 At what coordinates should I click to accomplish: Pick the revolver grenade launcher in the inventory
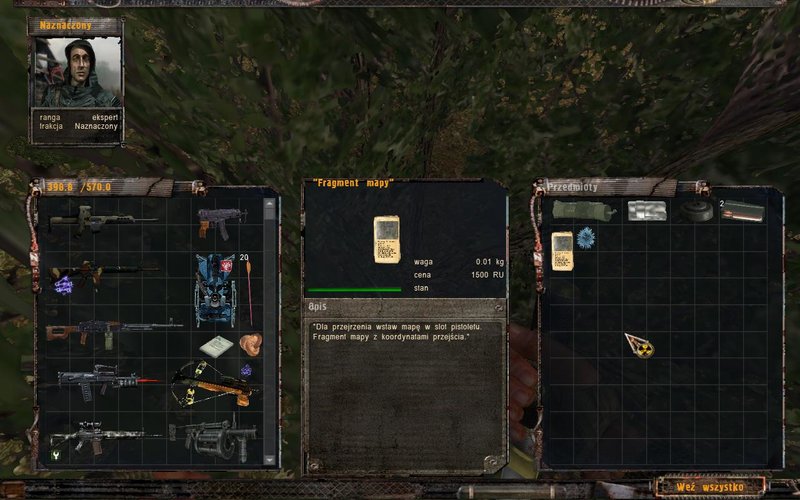[x=213, y=435]
